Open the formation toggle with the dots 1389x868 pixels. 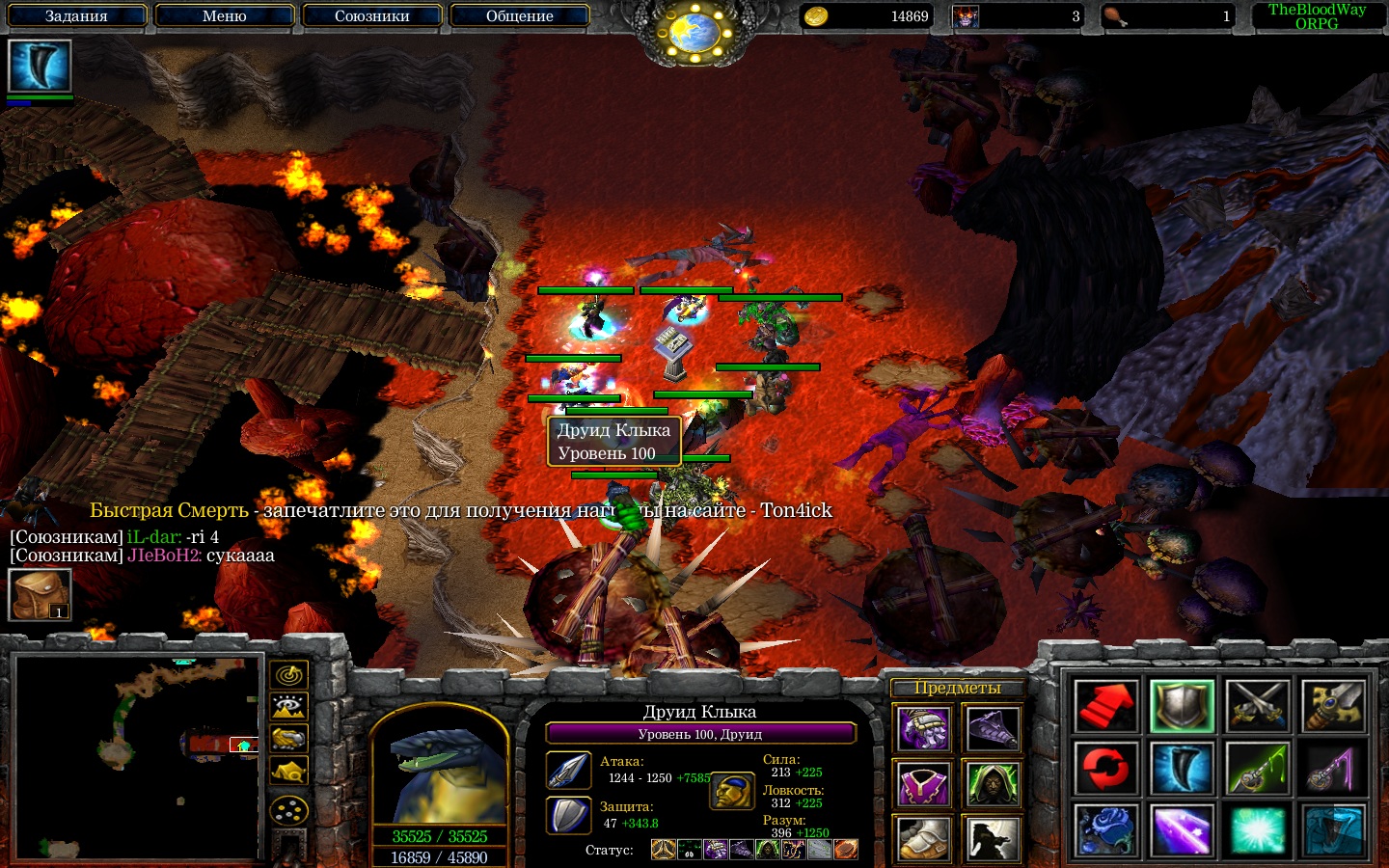[288, 810]
